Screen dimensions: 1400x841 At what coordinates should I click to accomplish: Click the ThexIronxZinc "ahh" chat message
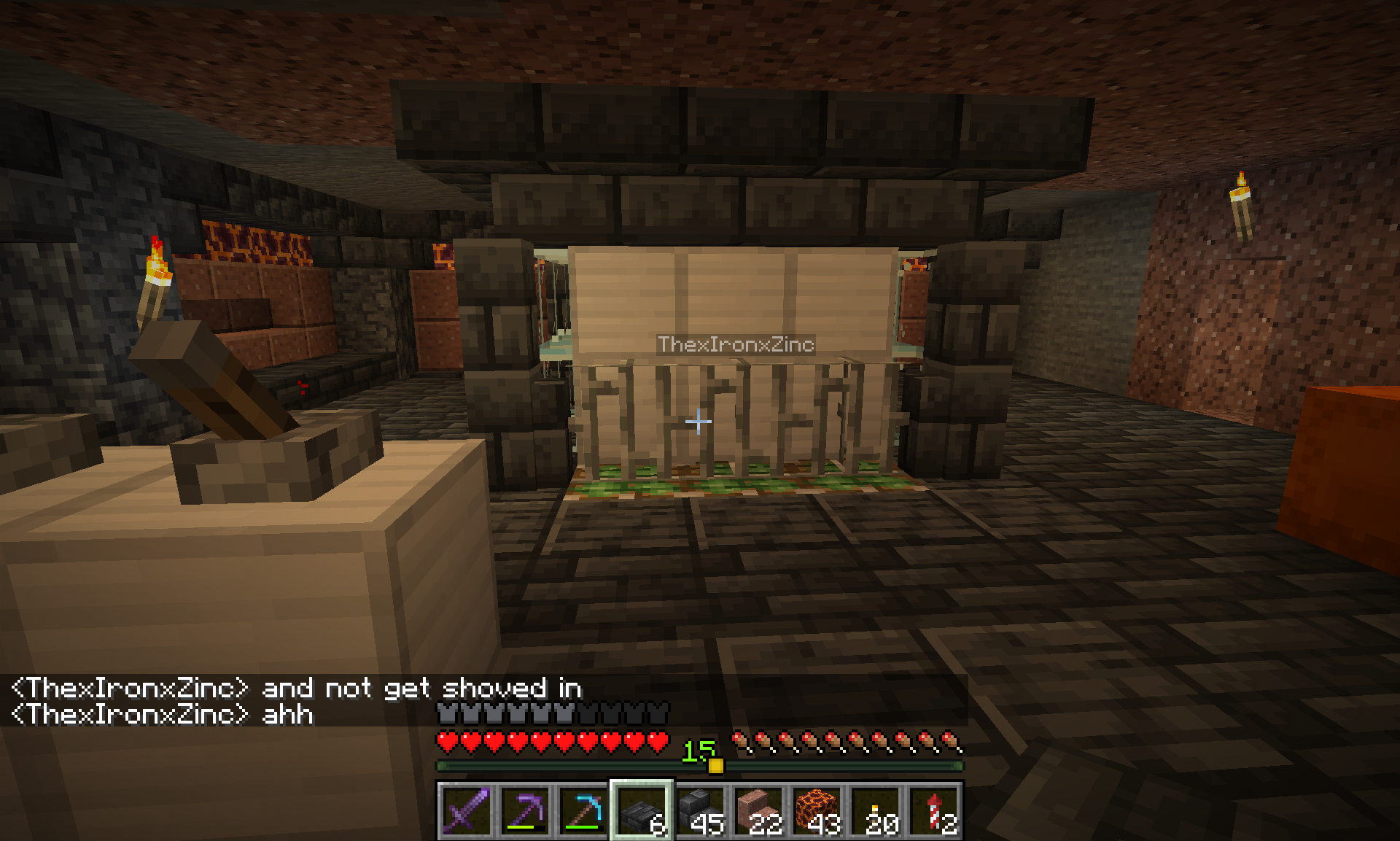(x=162, y=714)
